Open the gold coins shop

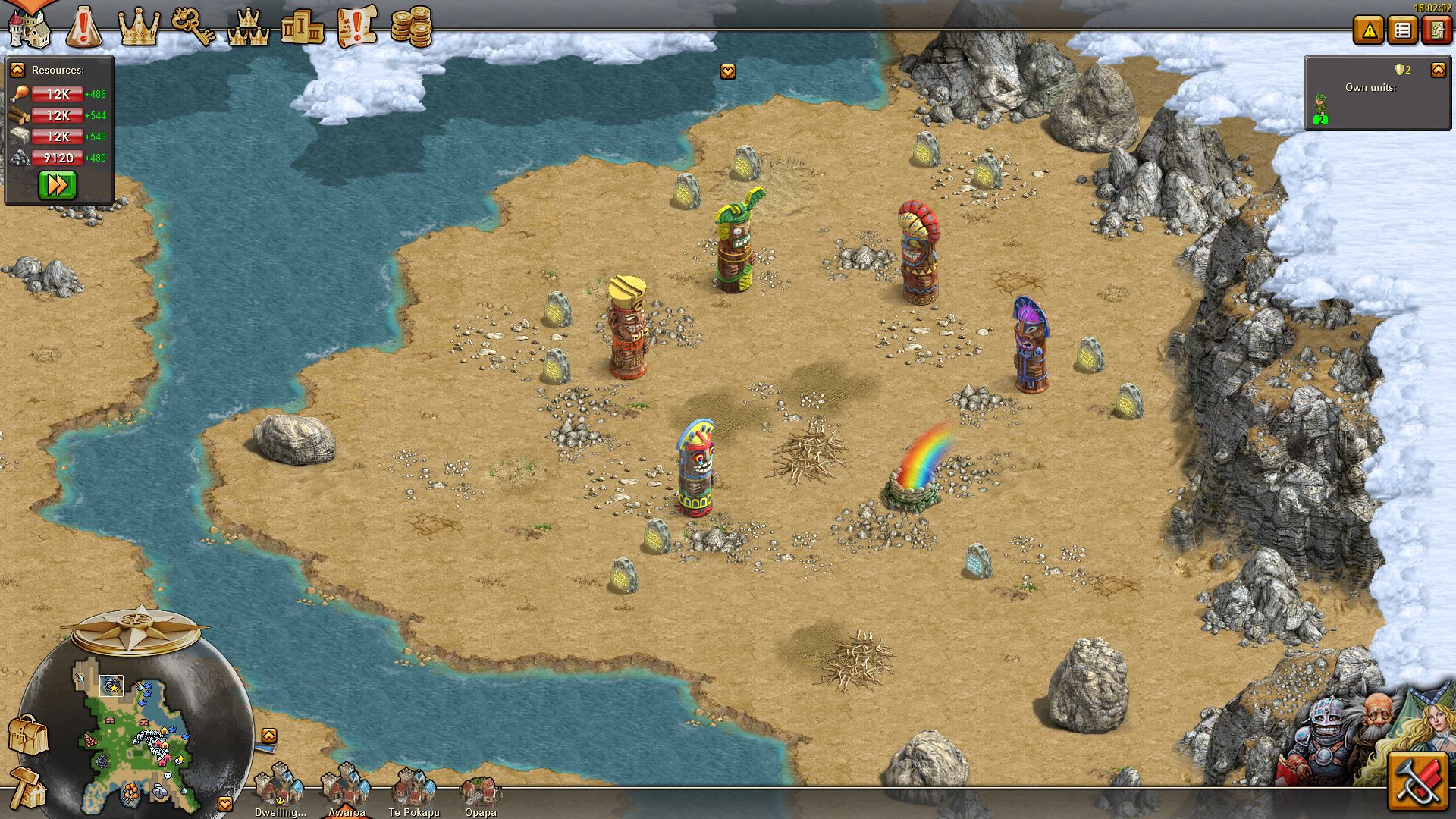tap(412, 27)
